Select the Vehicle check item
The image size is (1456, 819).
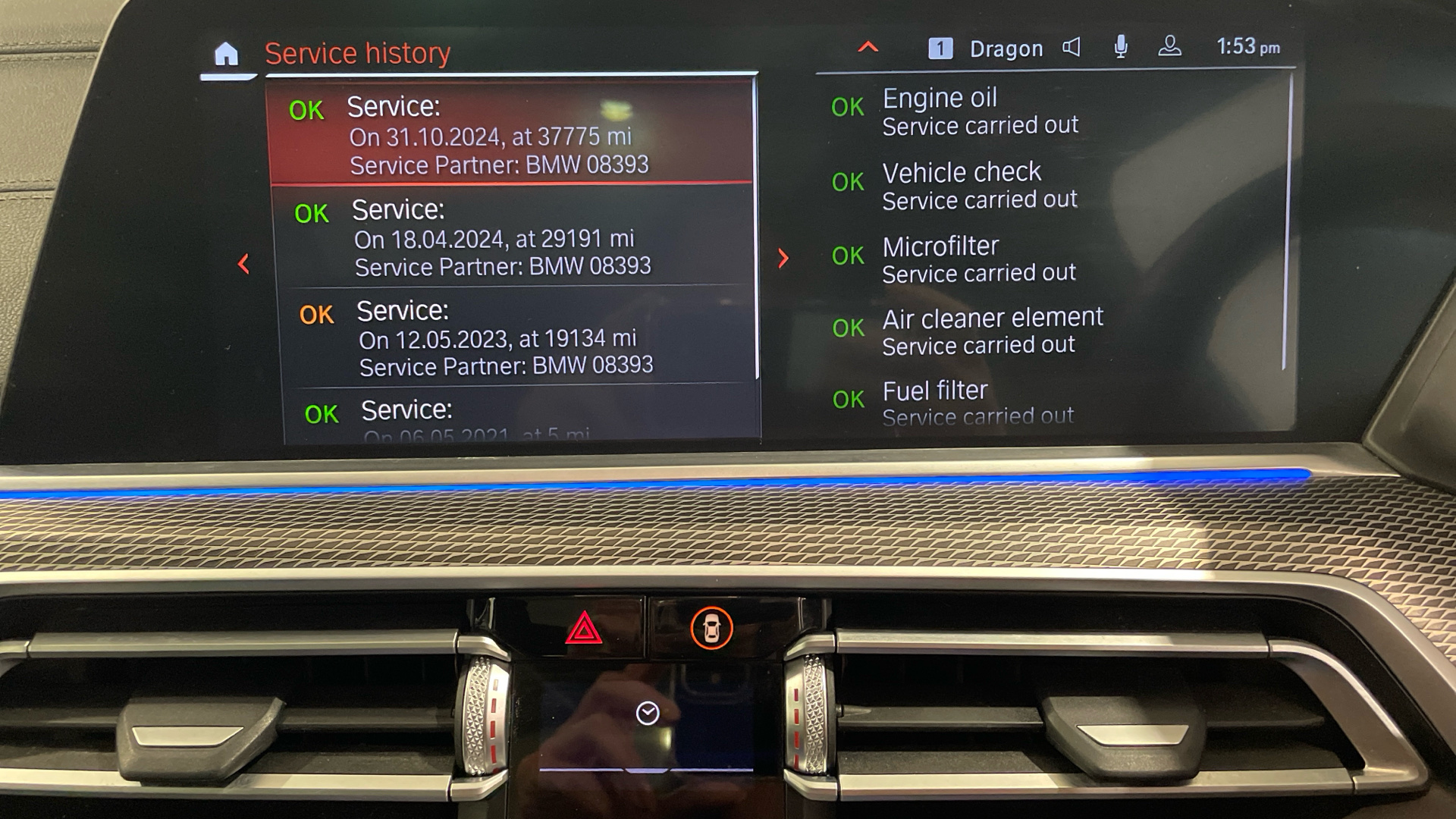[x=978, y=186]
